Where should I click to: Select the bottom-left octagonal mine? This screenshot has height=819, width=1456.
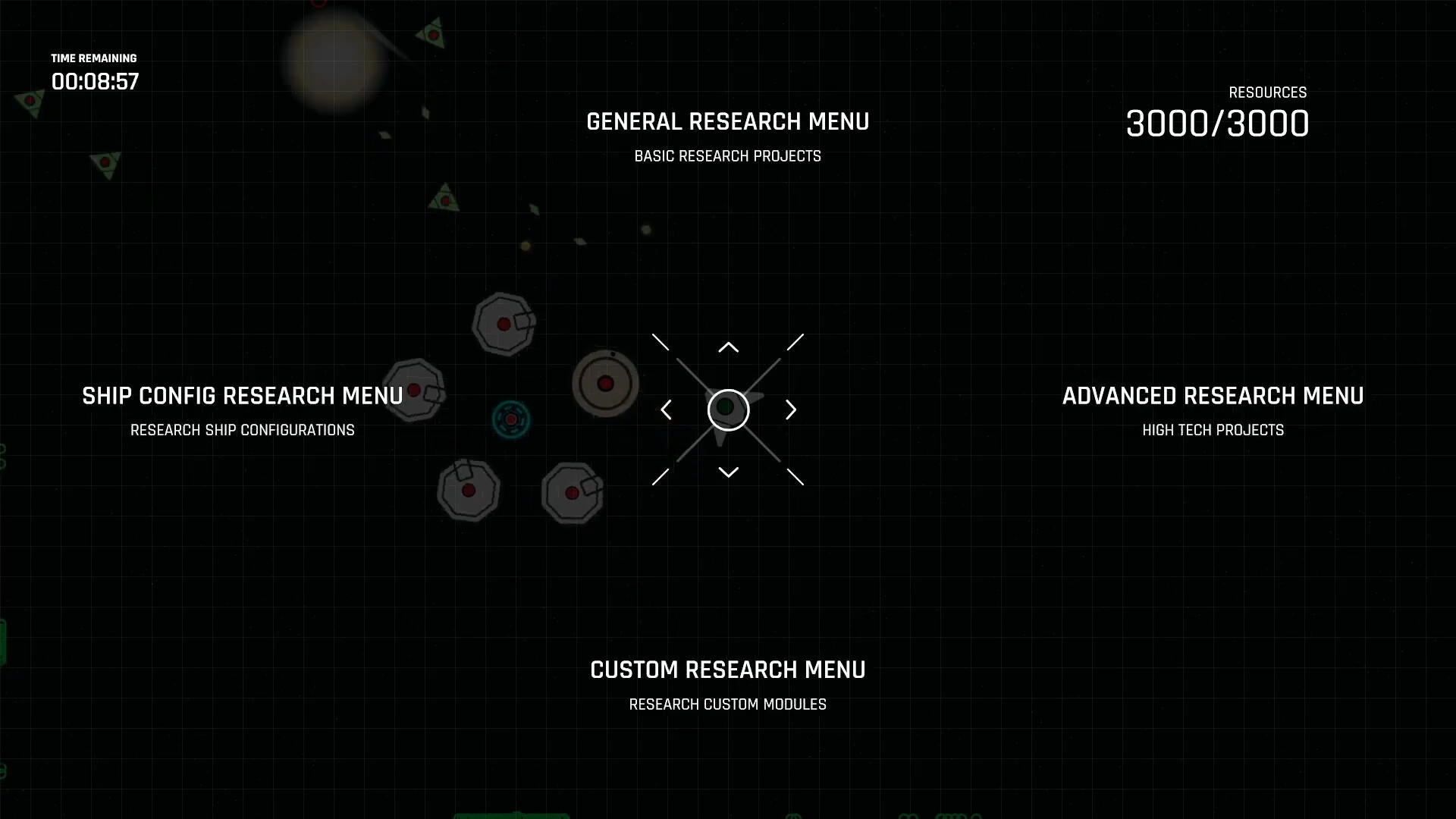coord(469,489)
